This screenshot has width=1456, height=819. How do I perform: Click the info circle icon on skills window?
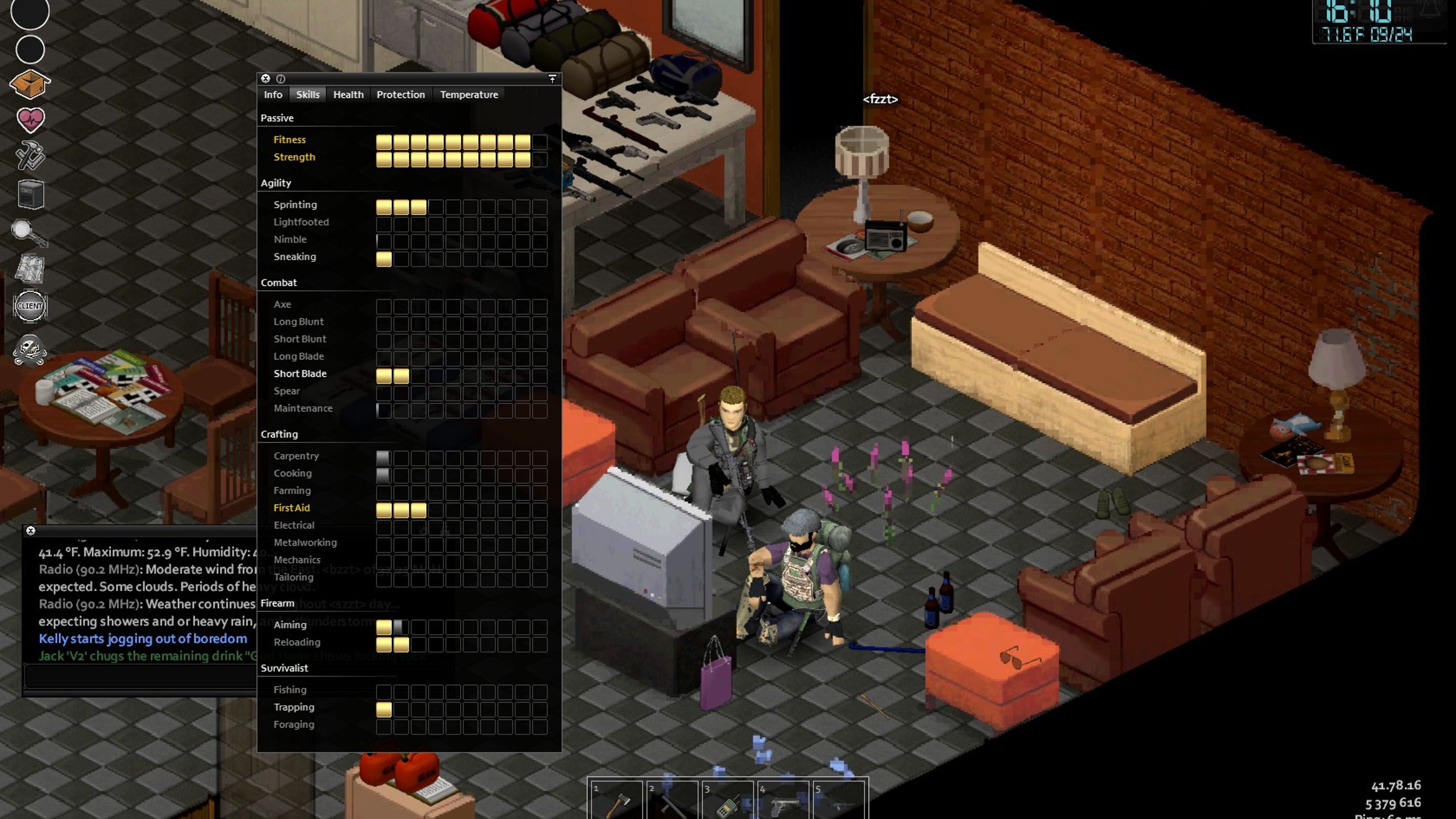click(281, 79)
